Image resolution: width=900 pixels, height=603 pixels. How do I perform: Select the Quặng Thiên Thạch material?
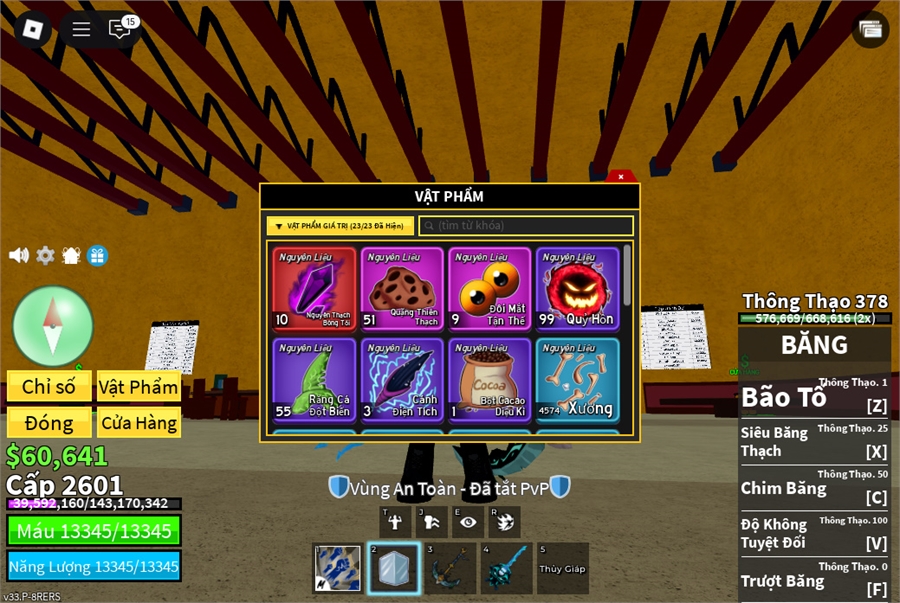coord(402,289)
